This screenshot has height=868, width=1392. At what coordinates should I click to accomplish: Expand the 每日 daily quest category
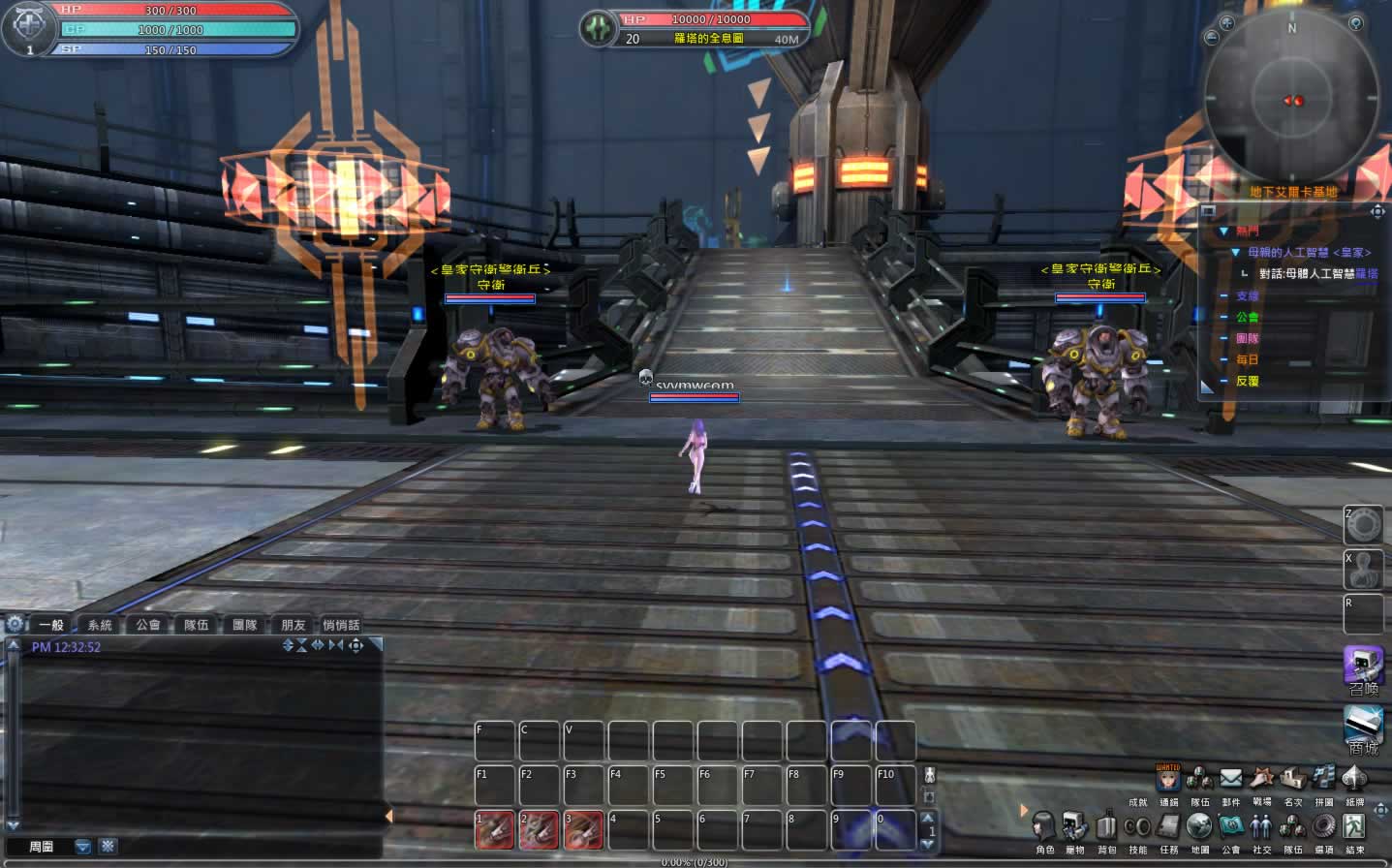click(1224, 360)
